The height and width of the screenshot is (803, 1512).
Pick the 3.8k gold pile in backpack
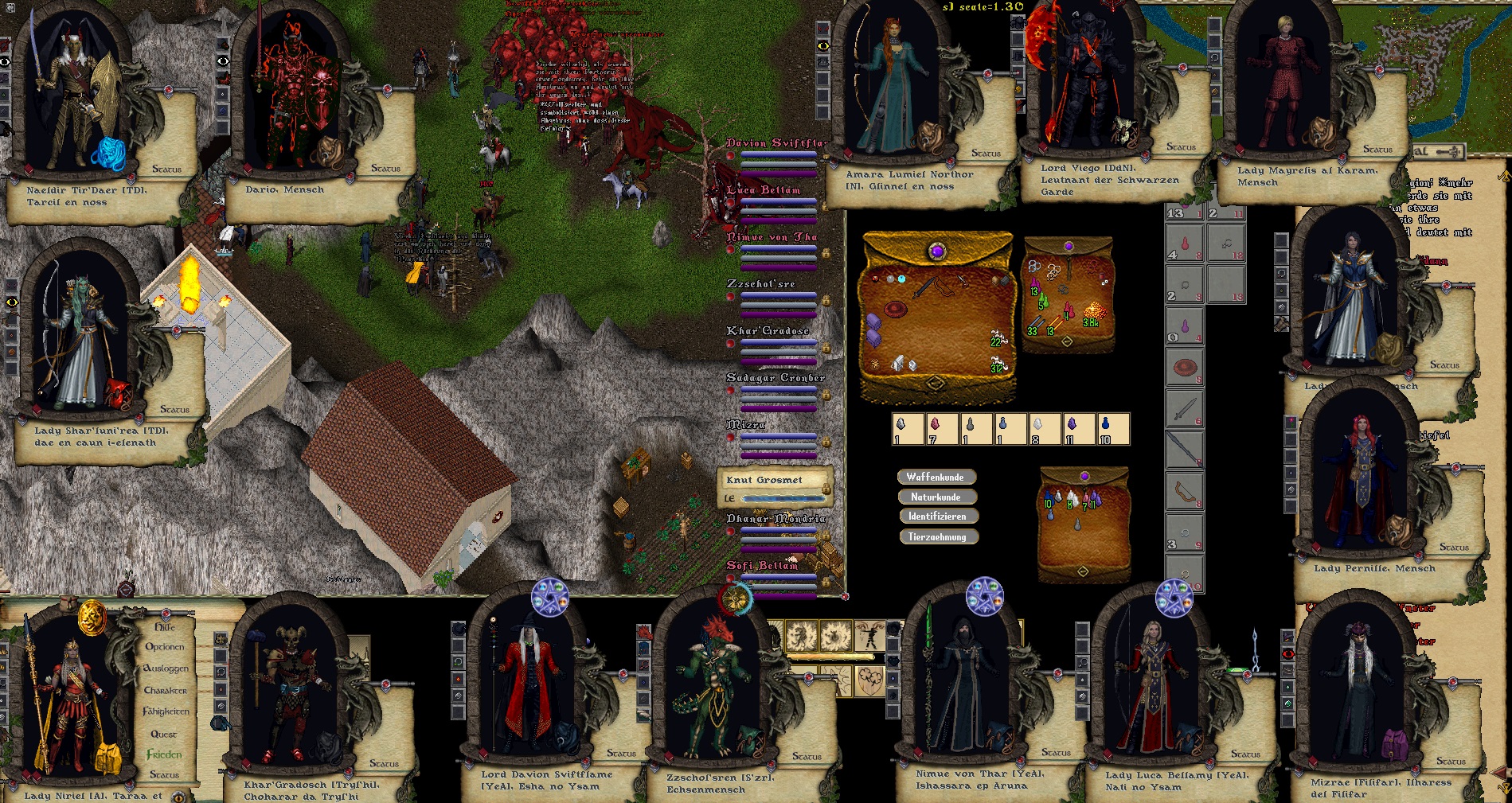tap(1093, 311)
